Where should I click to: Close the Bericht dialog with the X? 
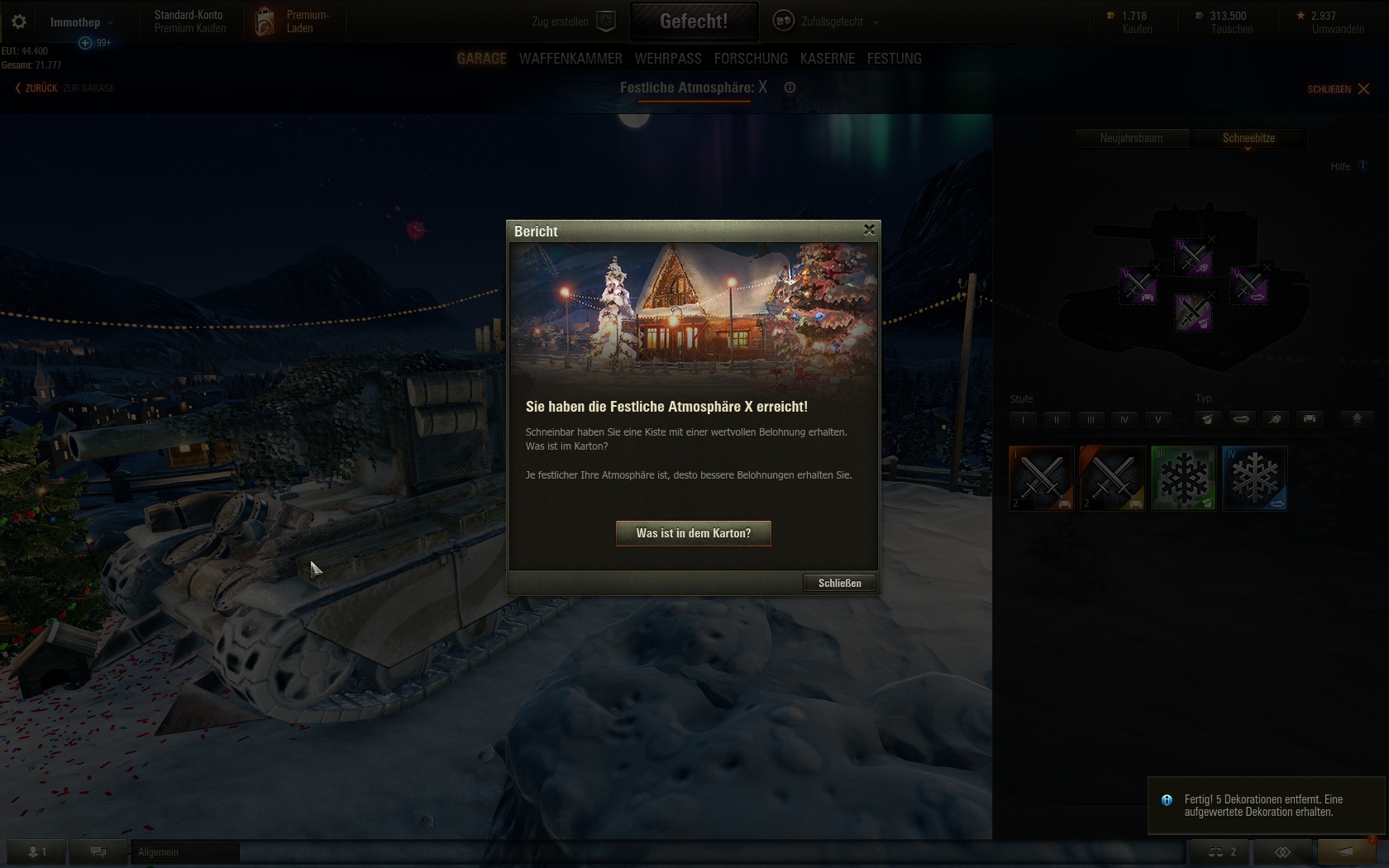[x=869, y=230]
